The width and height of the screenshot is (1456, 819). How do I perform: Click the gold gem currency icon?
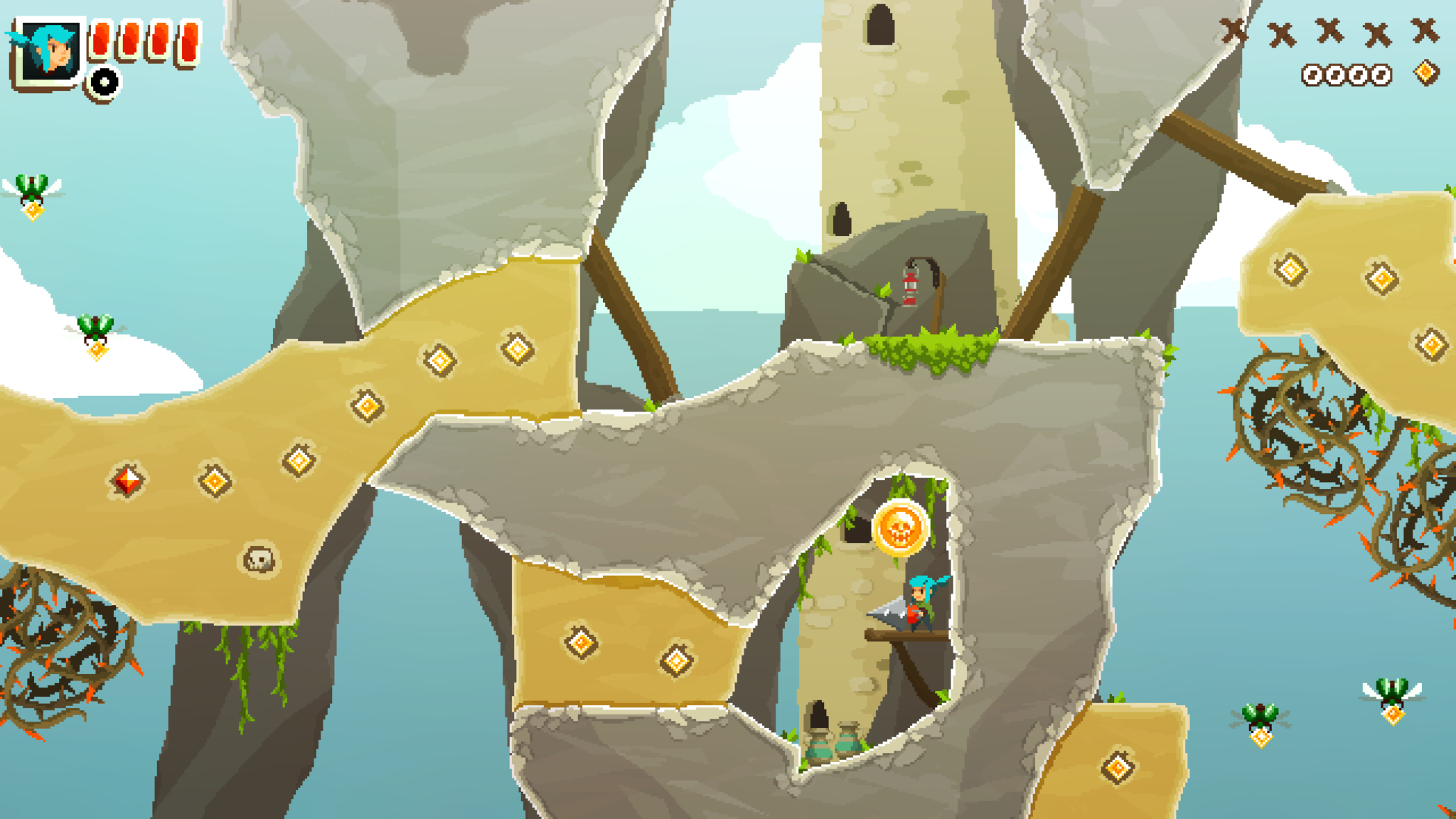(x=1425, y=73)
